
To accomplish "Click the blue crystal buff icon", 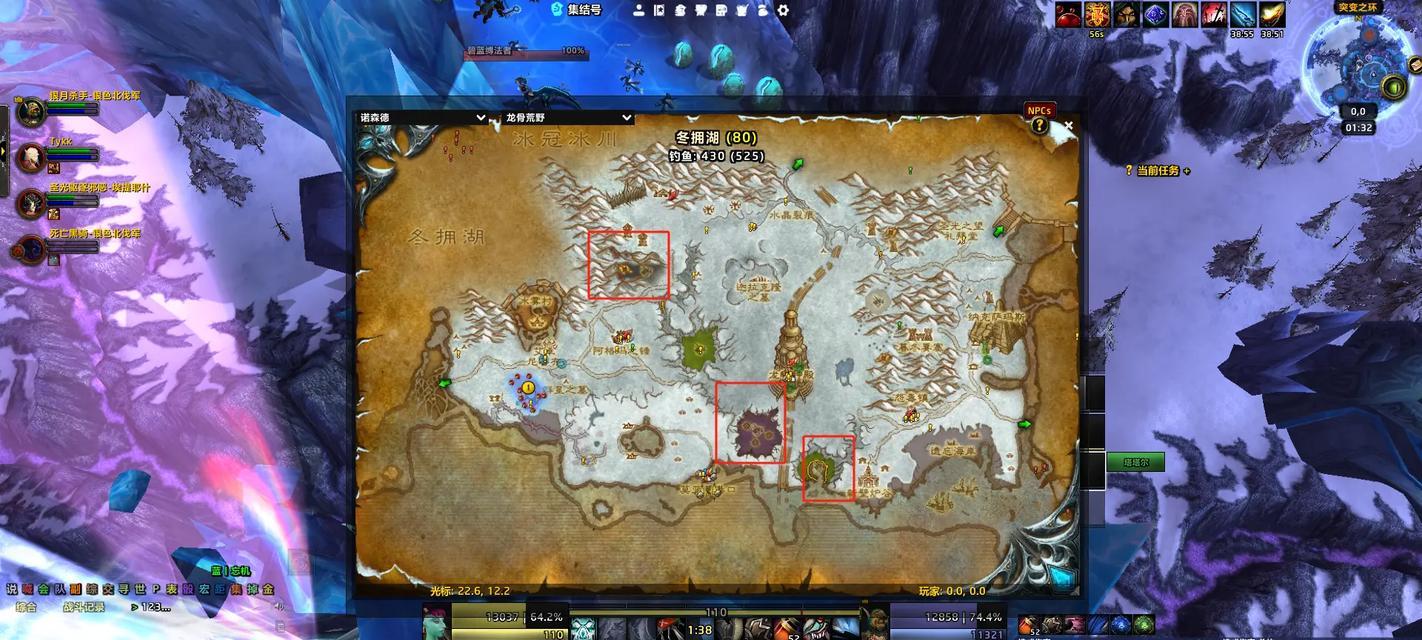I will [x=1155, y=14].
